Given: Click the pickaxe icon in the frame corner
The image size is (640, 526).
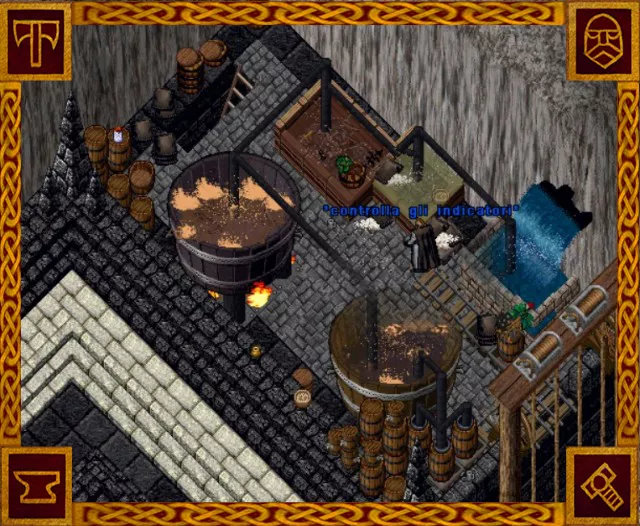Looking at the screenshot, I should (36, 41).
